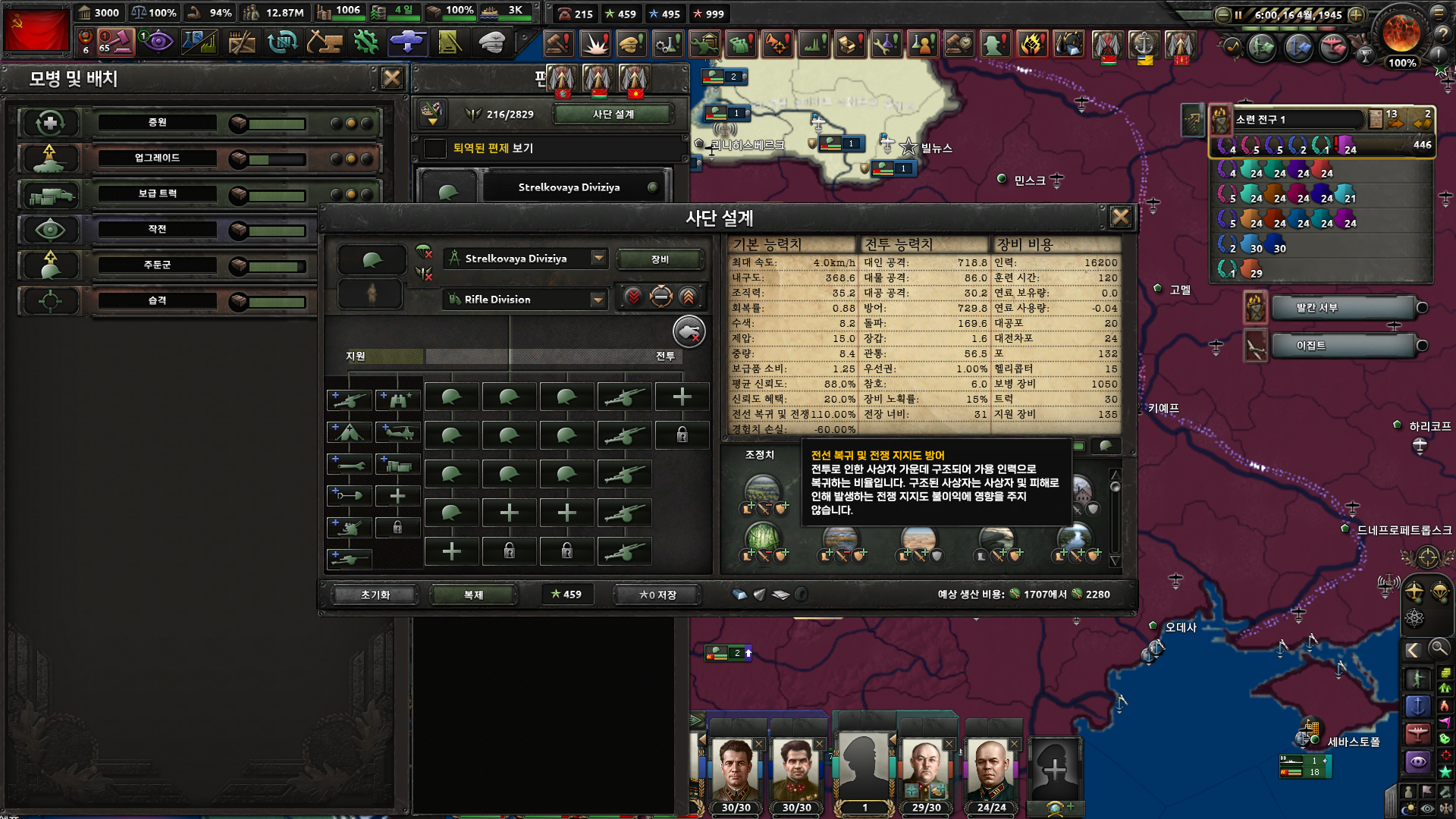
Task: Select the 주둔군 garrison row
Action: click(158, 265)
